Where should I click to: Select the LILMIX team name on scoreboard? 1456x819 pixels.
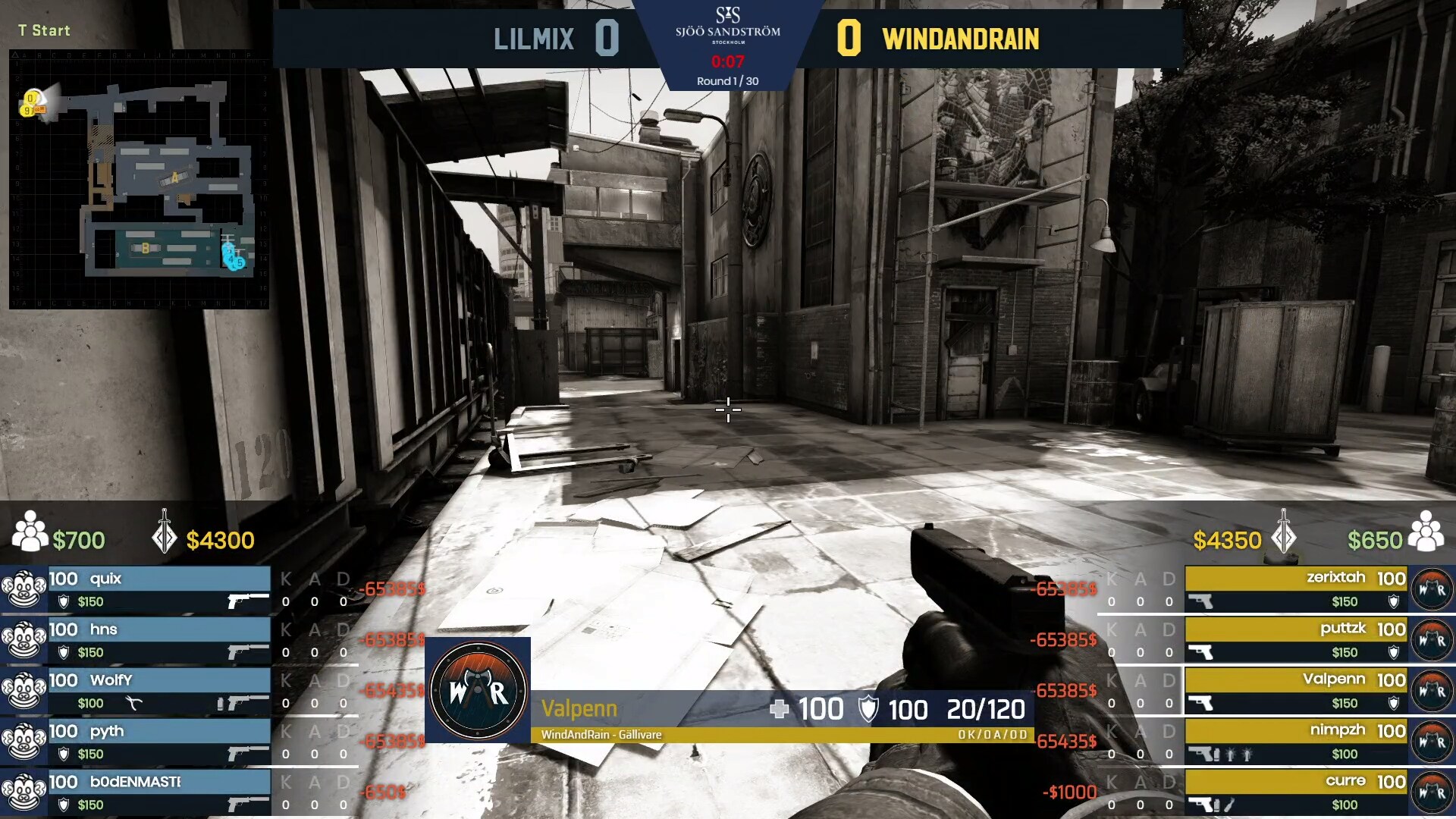[533, 39]
